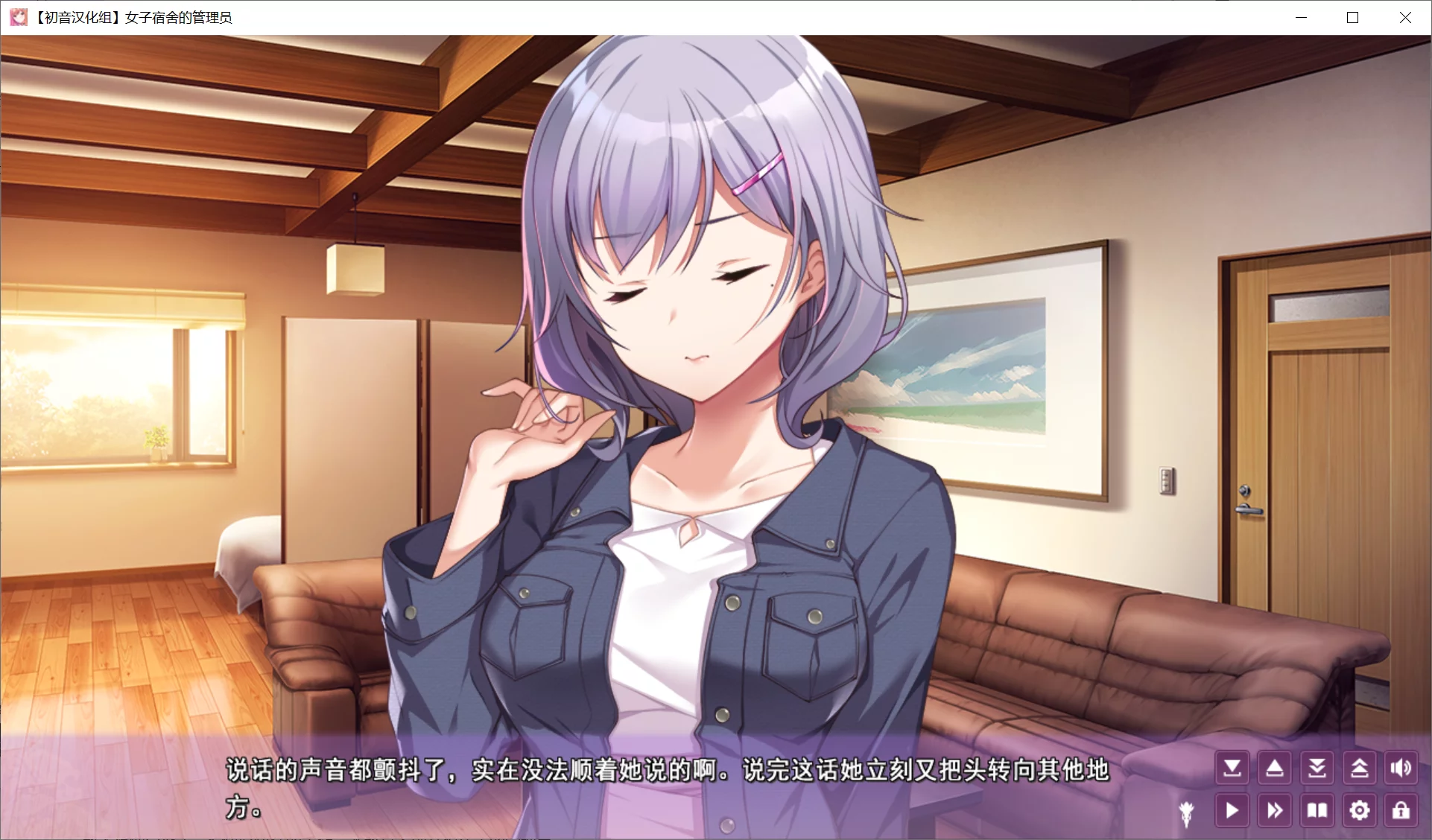The image size is (1432, 840).
Task: Lock the screen with the padlock icon
Action: pos(1401,811)
